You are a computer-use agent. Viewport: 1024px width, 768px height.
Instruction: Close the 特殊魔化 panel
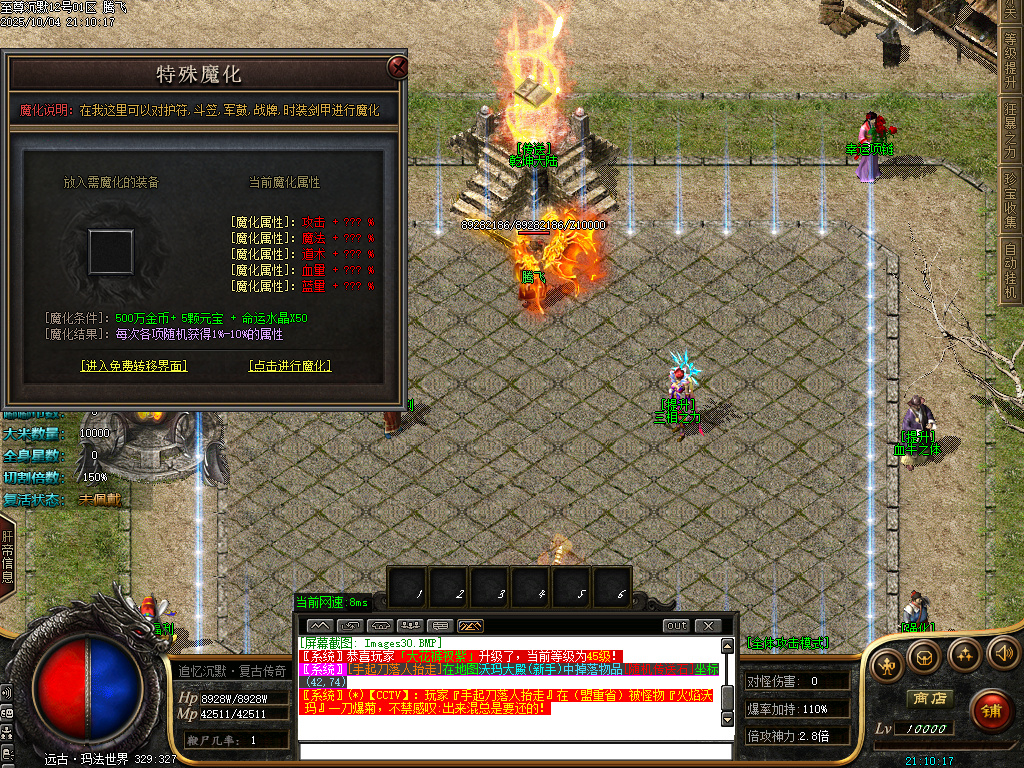coord(397,68)
